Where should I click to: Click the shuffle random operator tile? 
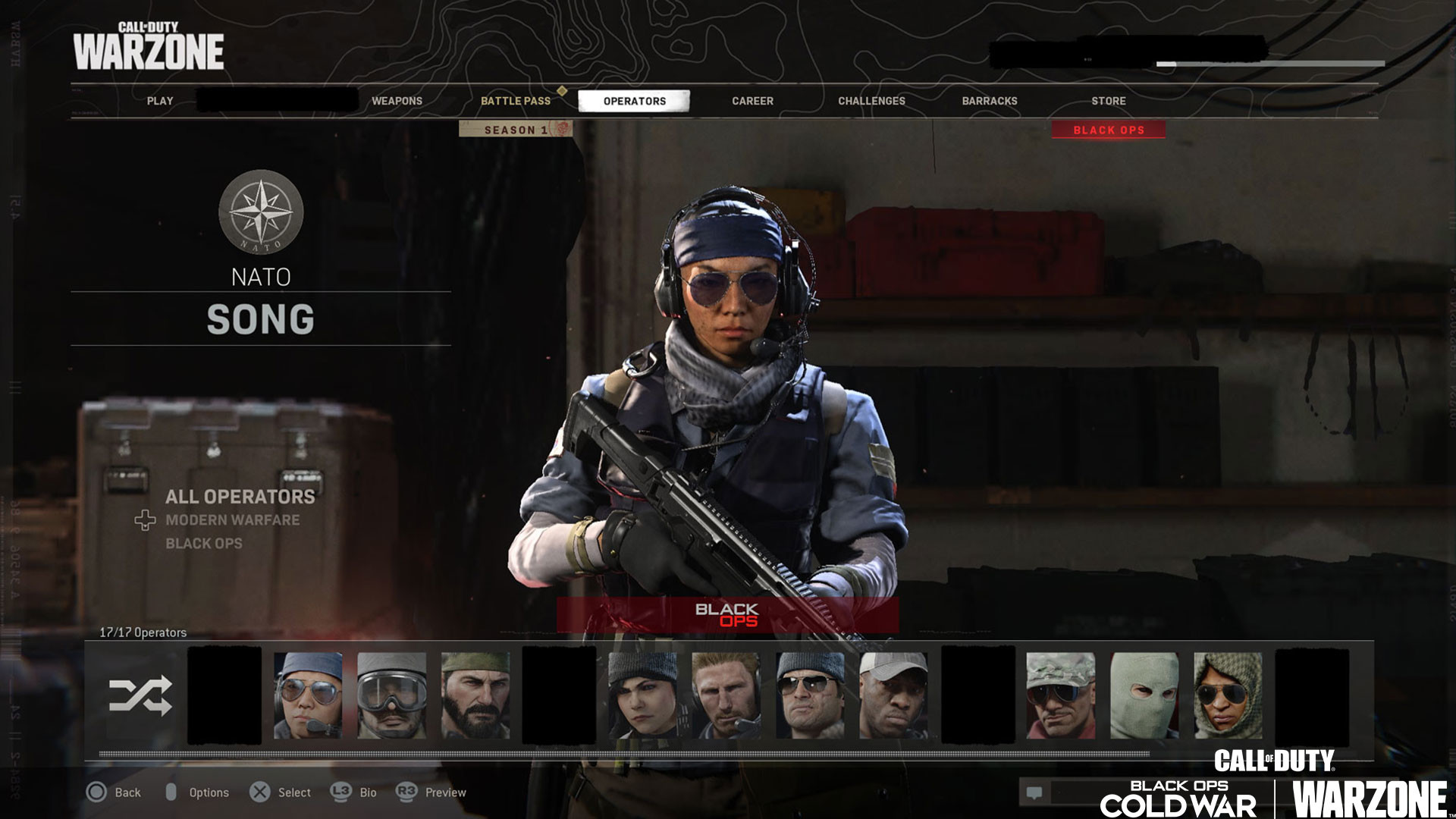(x=140, y=696)
